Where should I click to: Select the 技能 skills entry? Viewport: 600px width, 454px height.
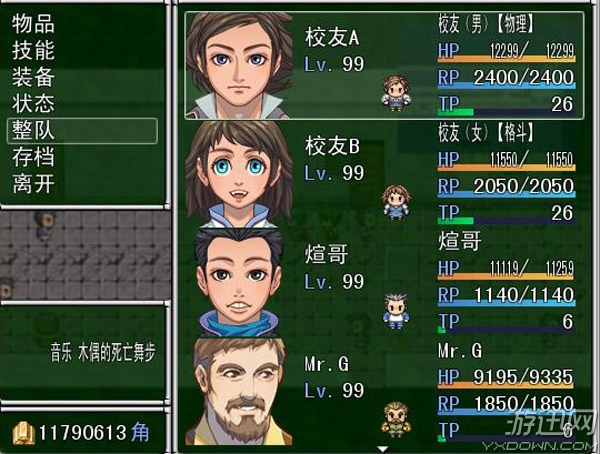click(33, 50)
